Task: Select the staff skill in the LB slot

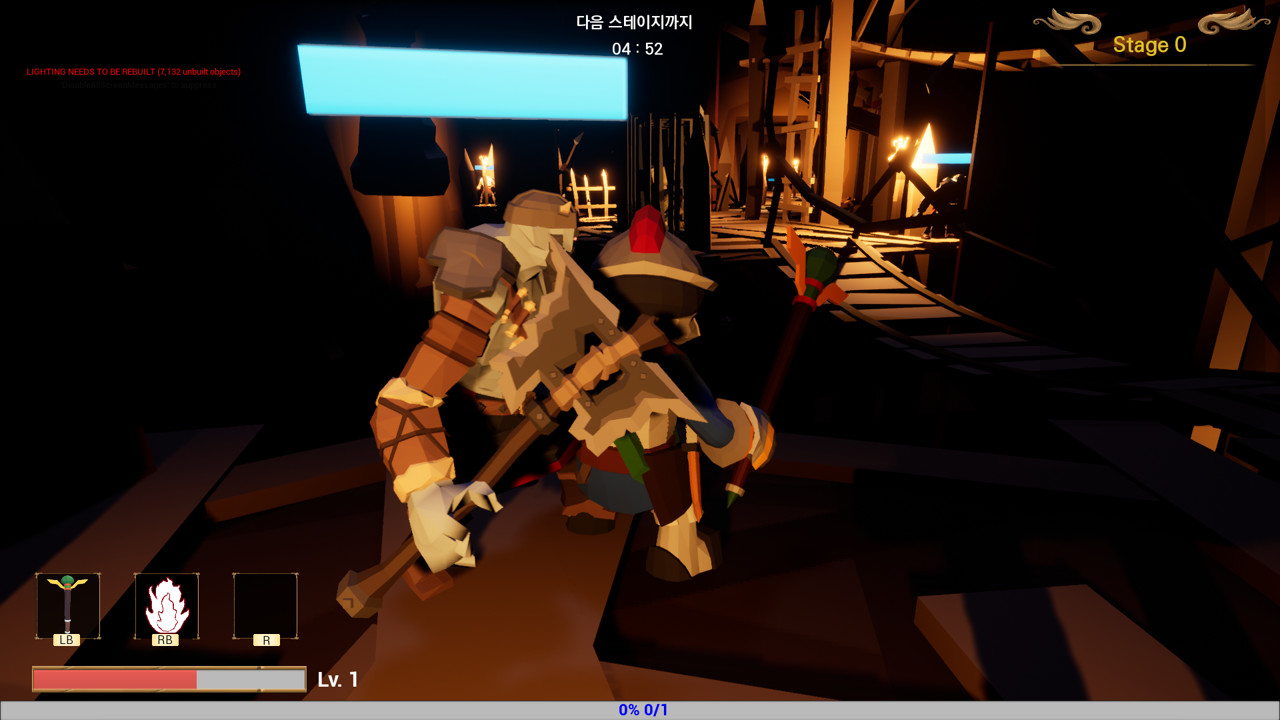Action: [66, 605]
